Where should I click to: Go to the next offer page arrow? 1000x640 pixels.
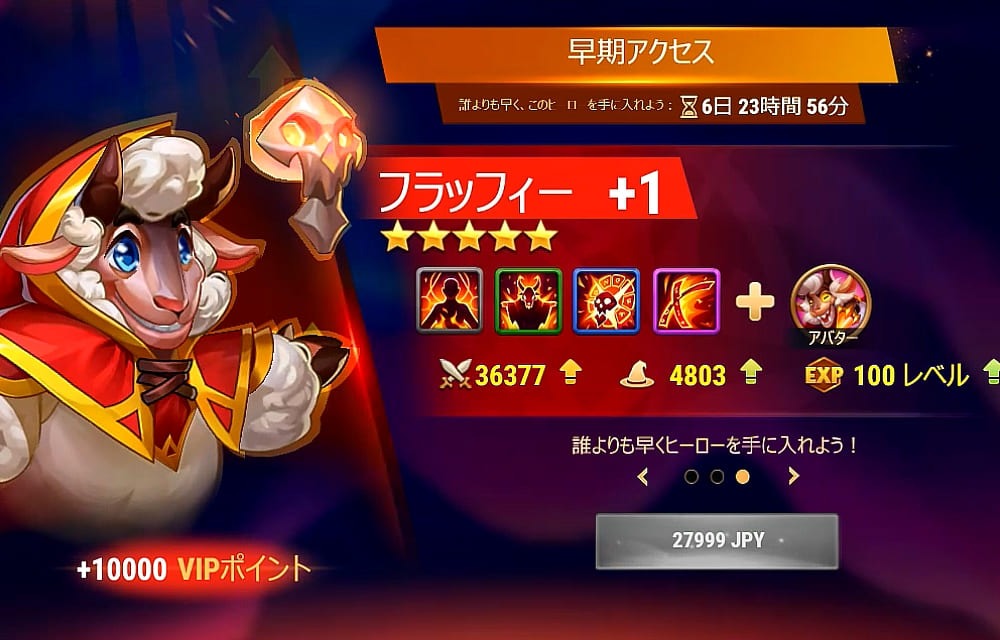tap(793, 477)
